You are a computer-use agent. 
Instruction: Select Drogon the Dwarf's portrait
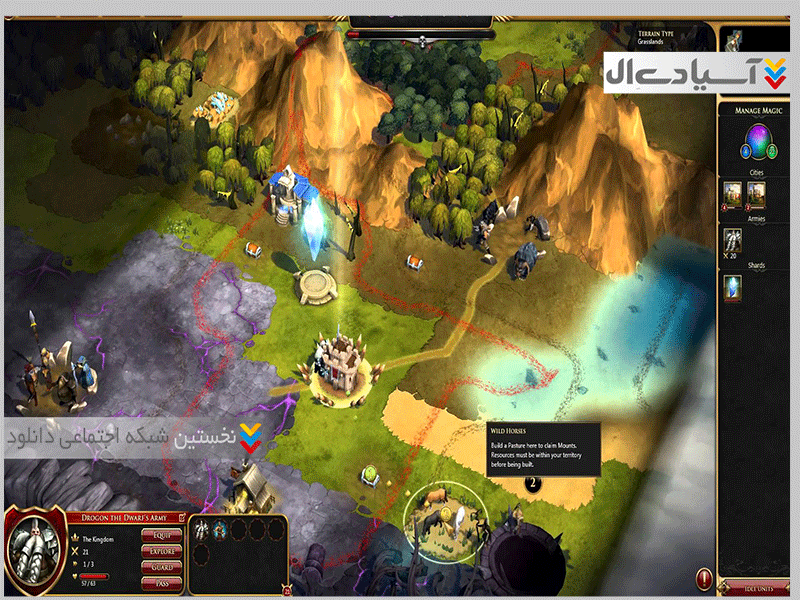tap(34, 551)
